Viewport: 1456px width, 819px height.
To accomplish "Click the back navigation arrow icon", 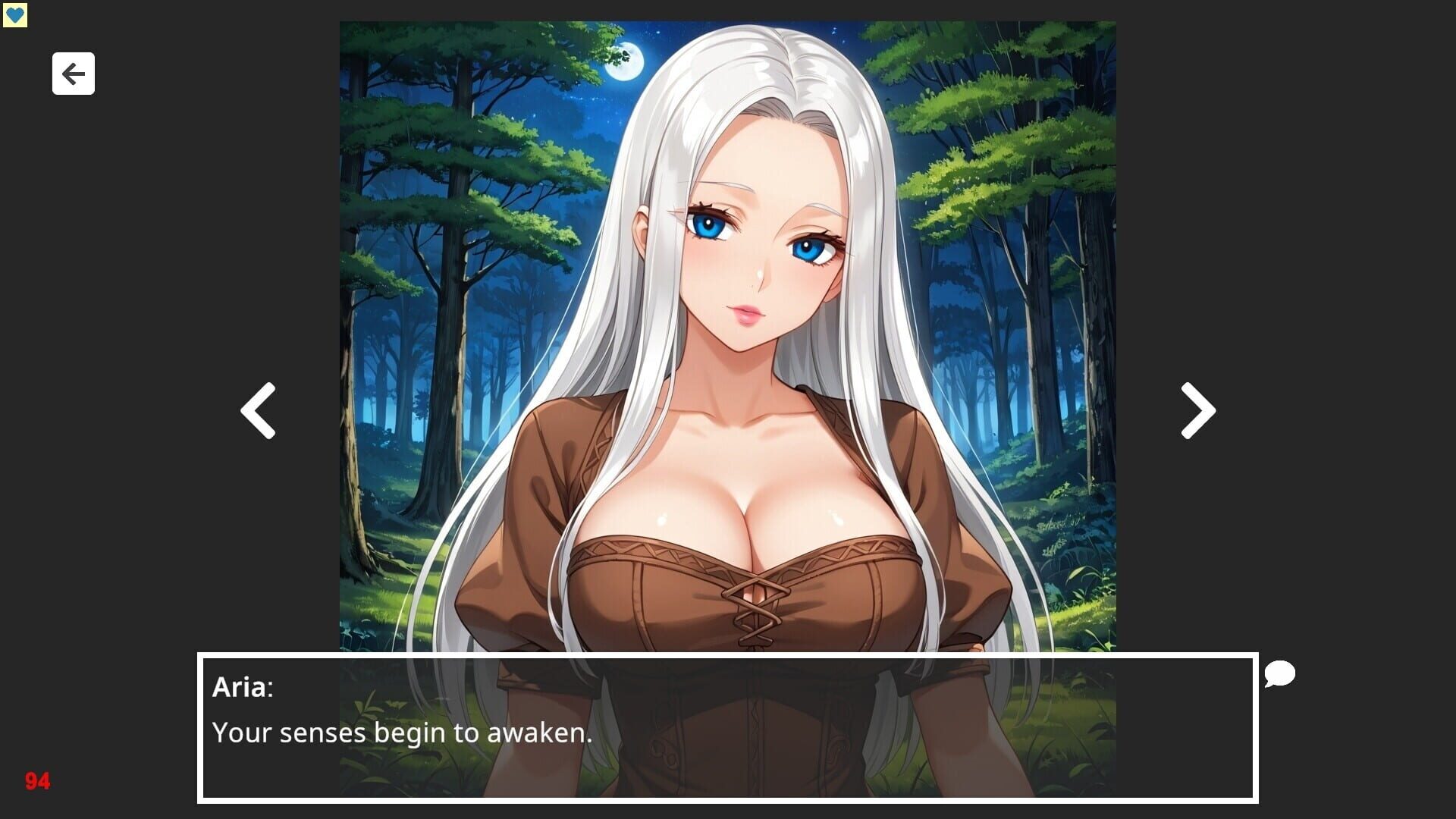I will (x=73, y=74).
